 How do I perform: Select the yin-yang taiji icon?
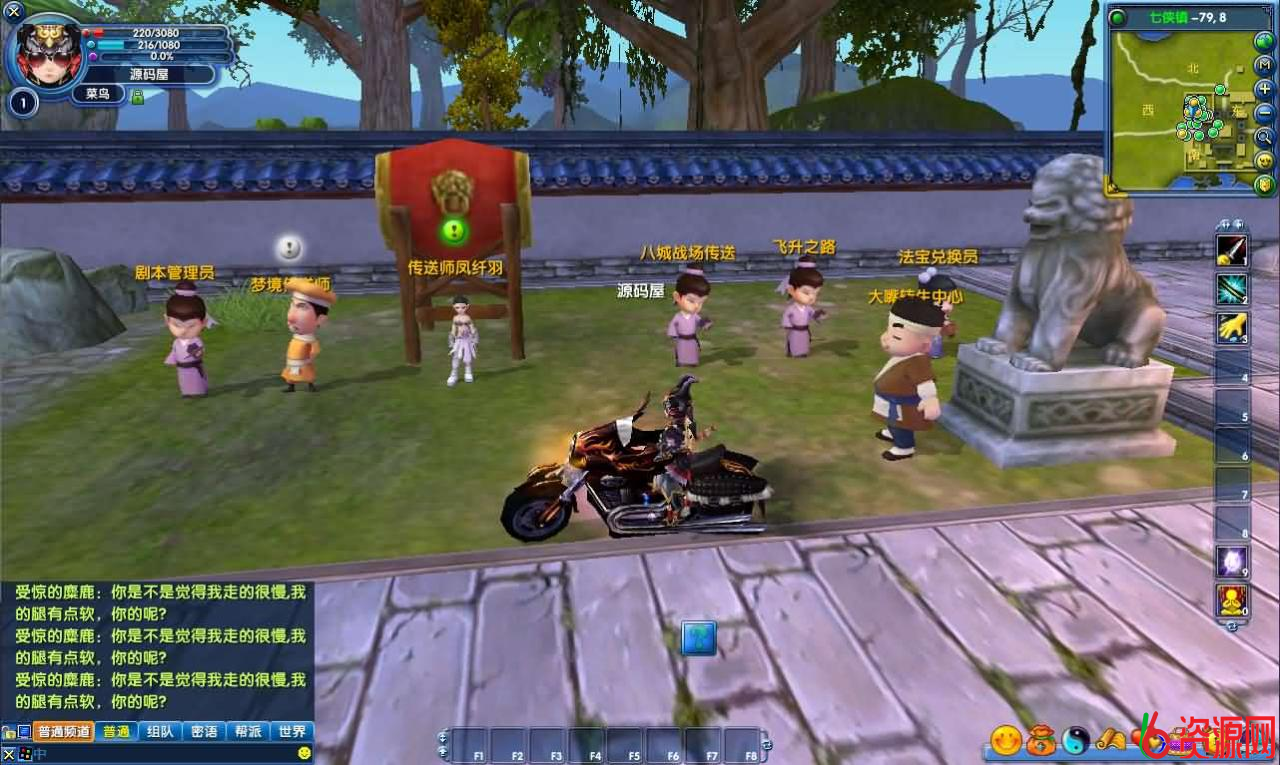pyautogui.click(x=1075, y=740)
